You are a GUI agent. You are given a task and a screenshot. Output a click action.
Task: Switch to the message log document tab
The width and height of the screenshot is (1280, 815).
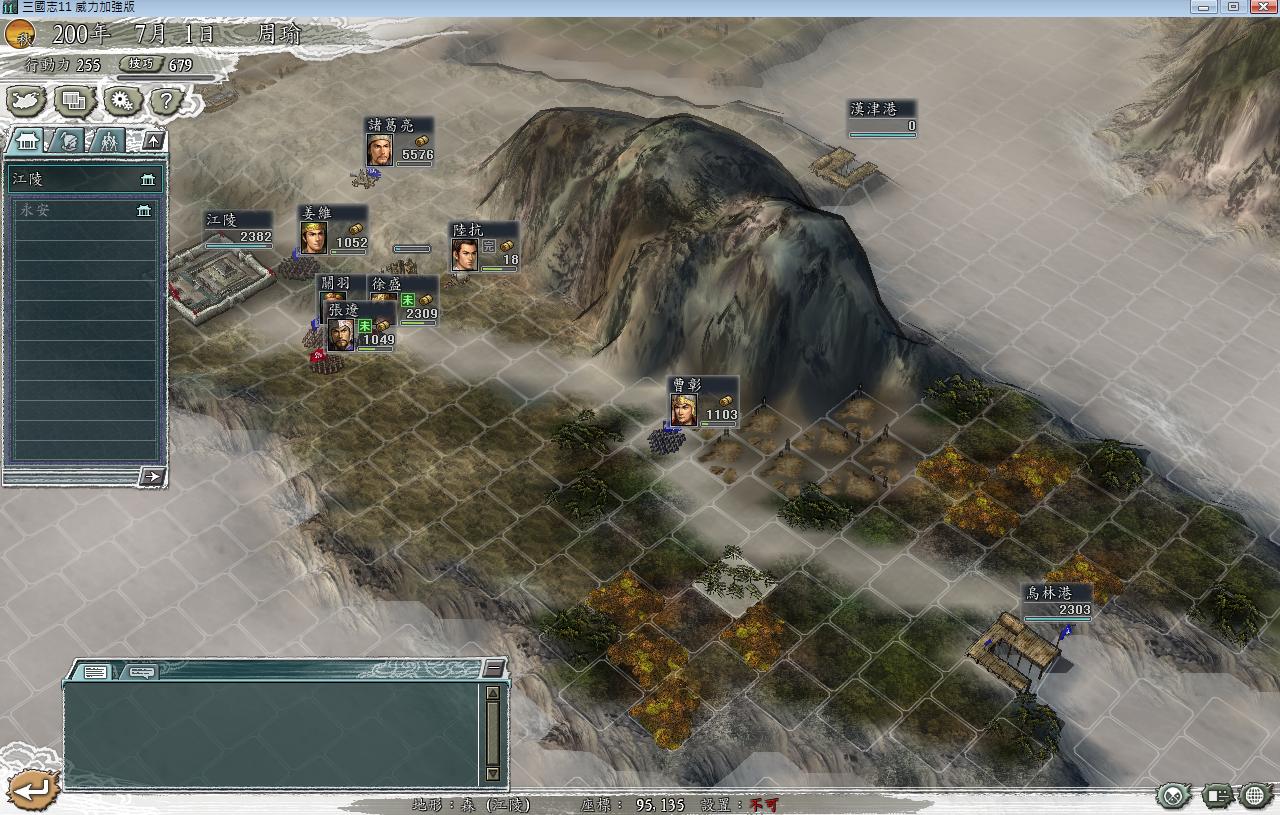pos(95,672)
